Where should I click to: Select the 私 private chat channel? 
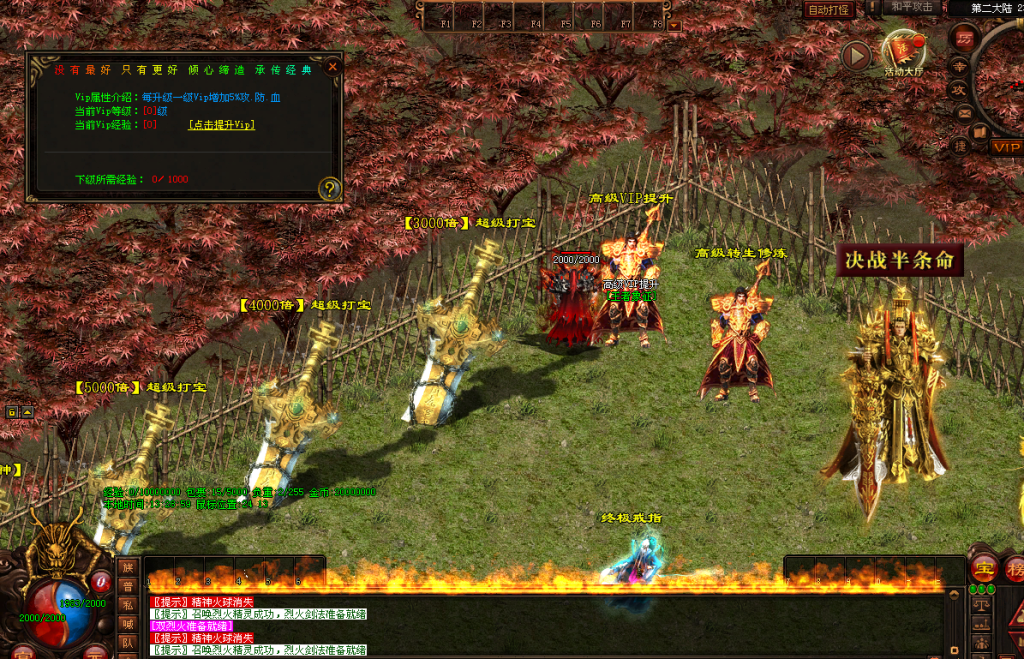(127, 605)
